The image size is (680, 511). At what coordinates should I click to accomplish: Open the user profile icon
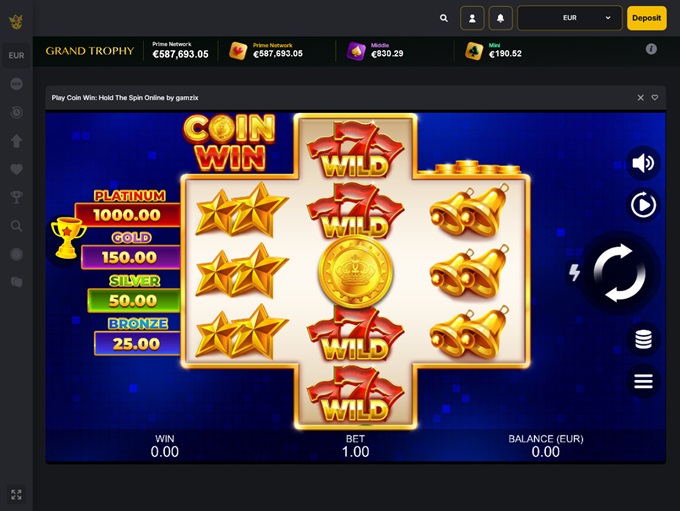(472, 18)
